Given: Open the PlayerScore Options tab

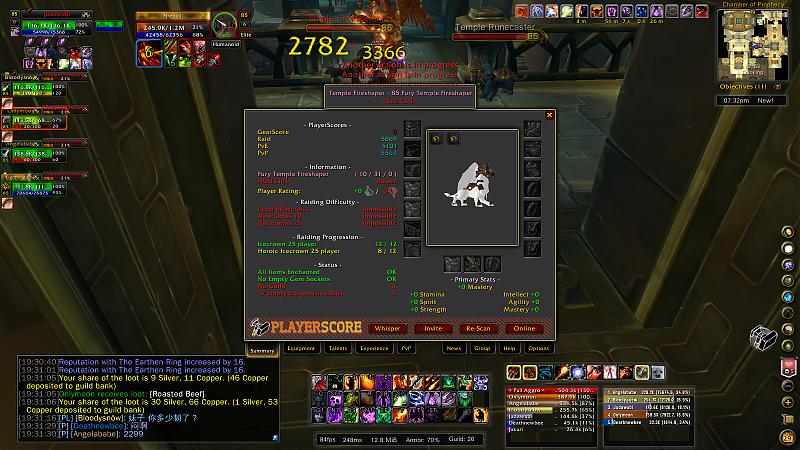Looking at the screenshot, I should pos(538,349).
